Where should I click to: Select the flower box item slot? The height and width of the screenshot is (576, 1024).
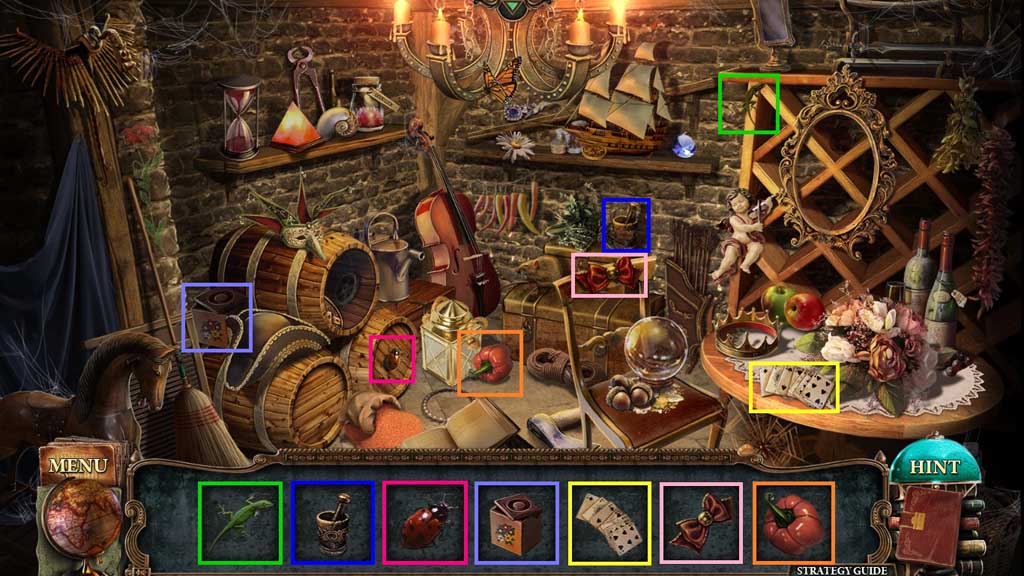point(516,521)
